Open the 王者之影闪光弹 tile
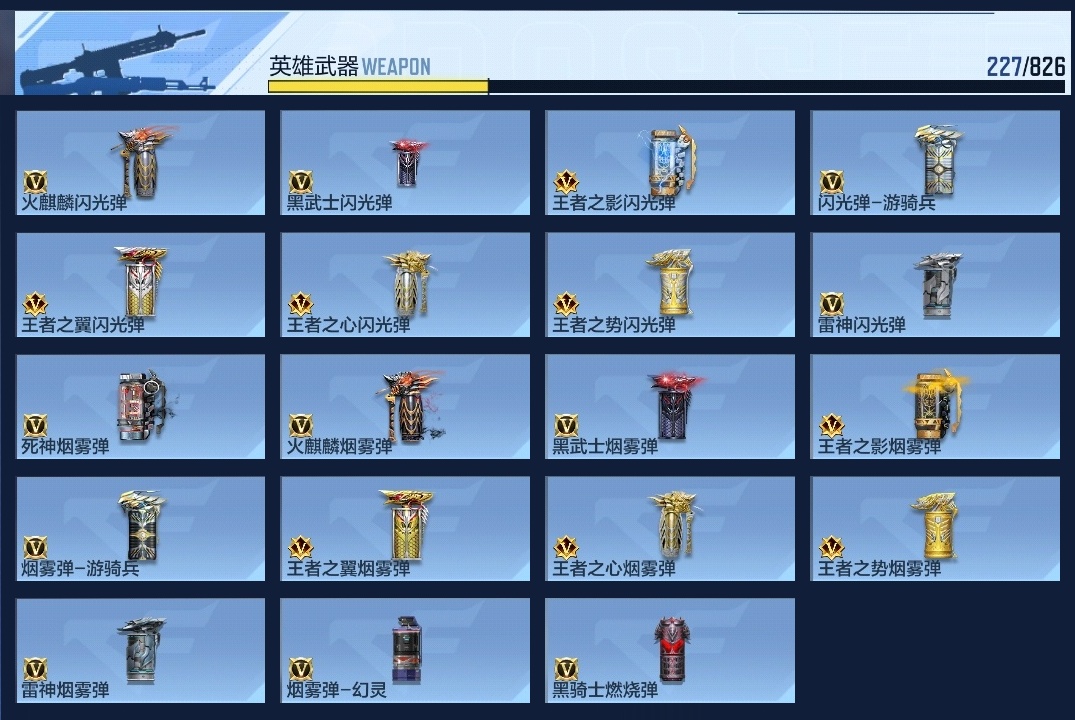 [670, 162]
